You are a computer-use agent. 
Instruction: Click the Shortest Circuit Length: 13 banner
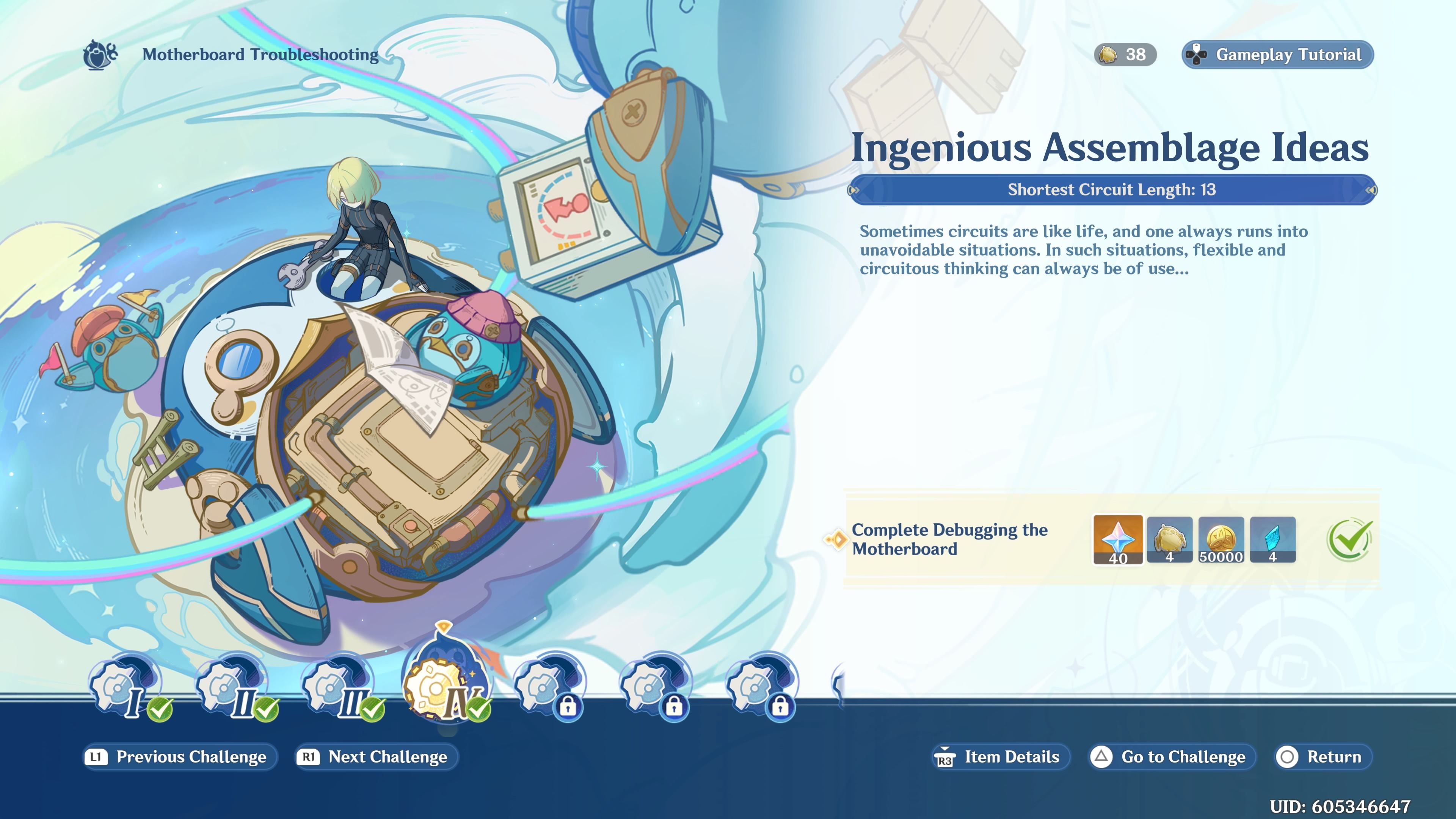pyautogui.click(x=1112, y=190)
